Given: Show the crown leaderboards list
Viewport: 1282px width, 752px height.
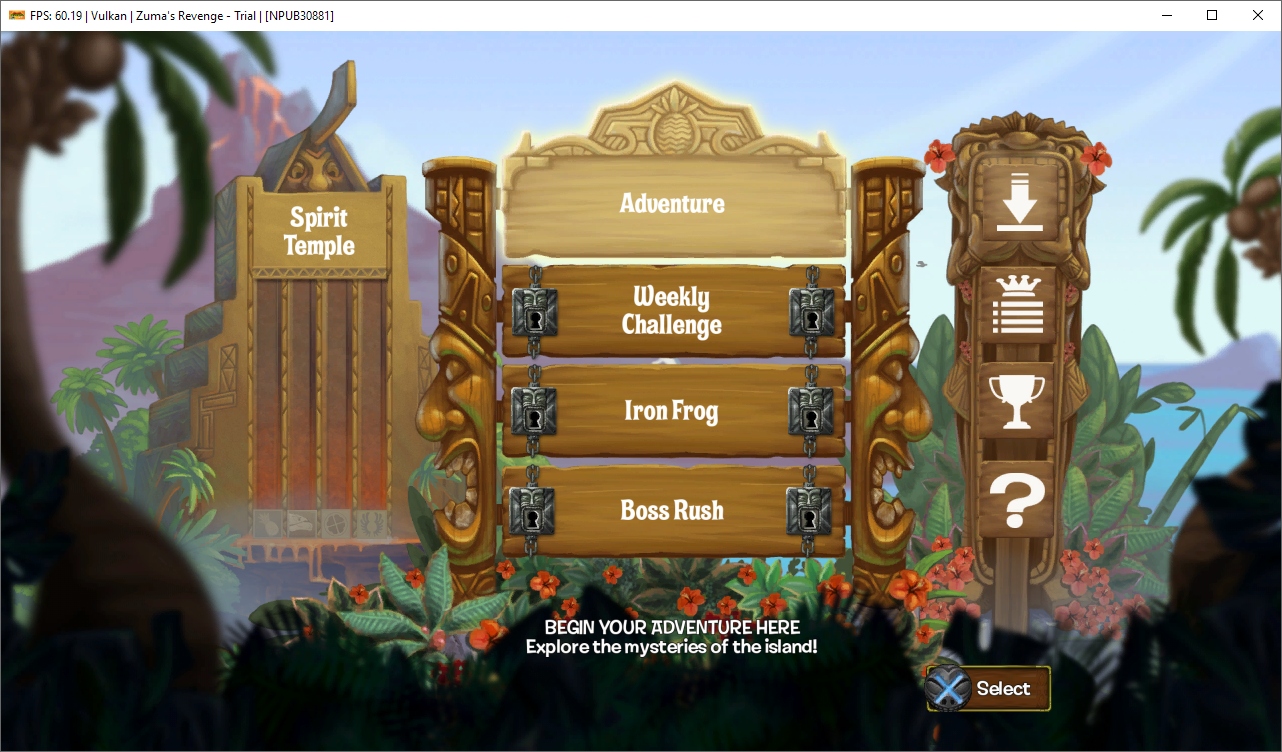Looking at the screenshot, I should pos(1017,305).
